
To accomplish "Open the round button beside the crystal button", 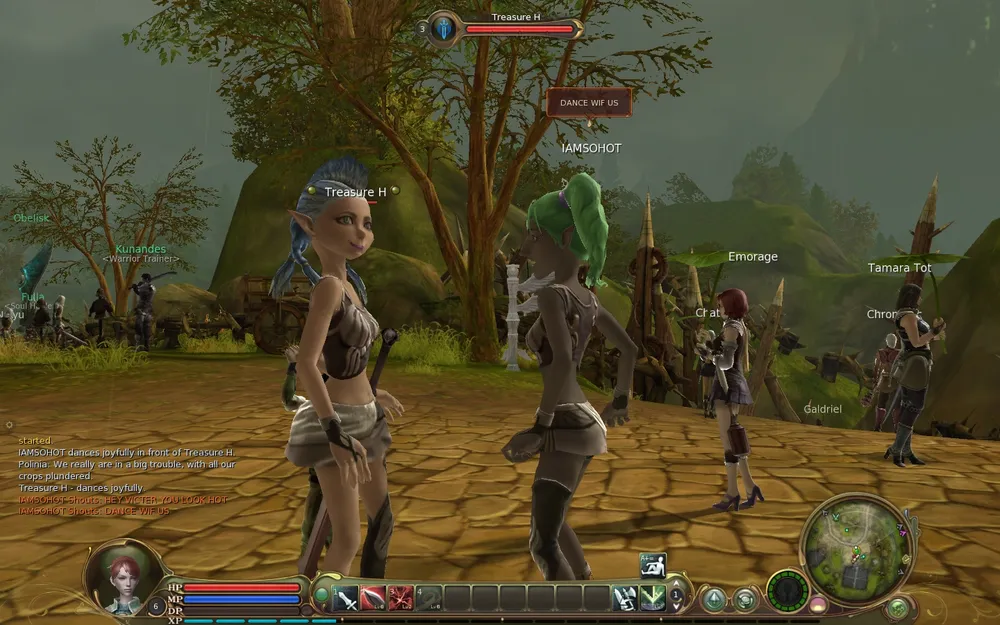I will pos(745,600).
